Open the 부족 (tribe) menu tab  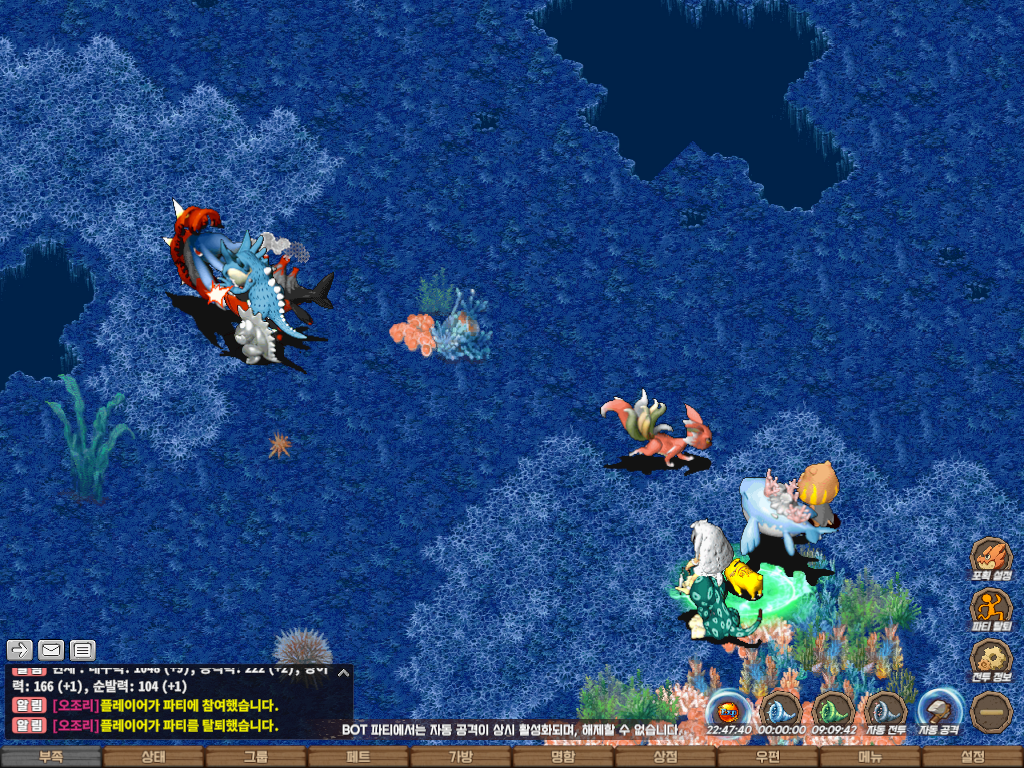(x=51, y=757)
